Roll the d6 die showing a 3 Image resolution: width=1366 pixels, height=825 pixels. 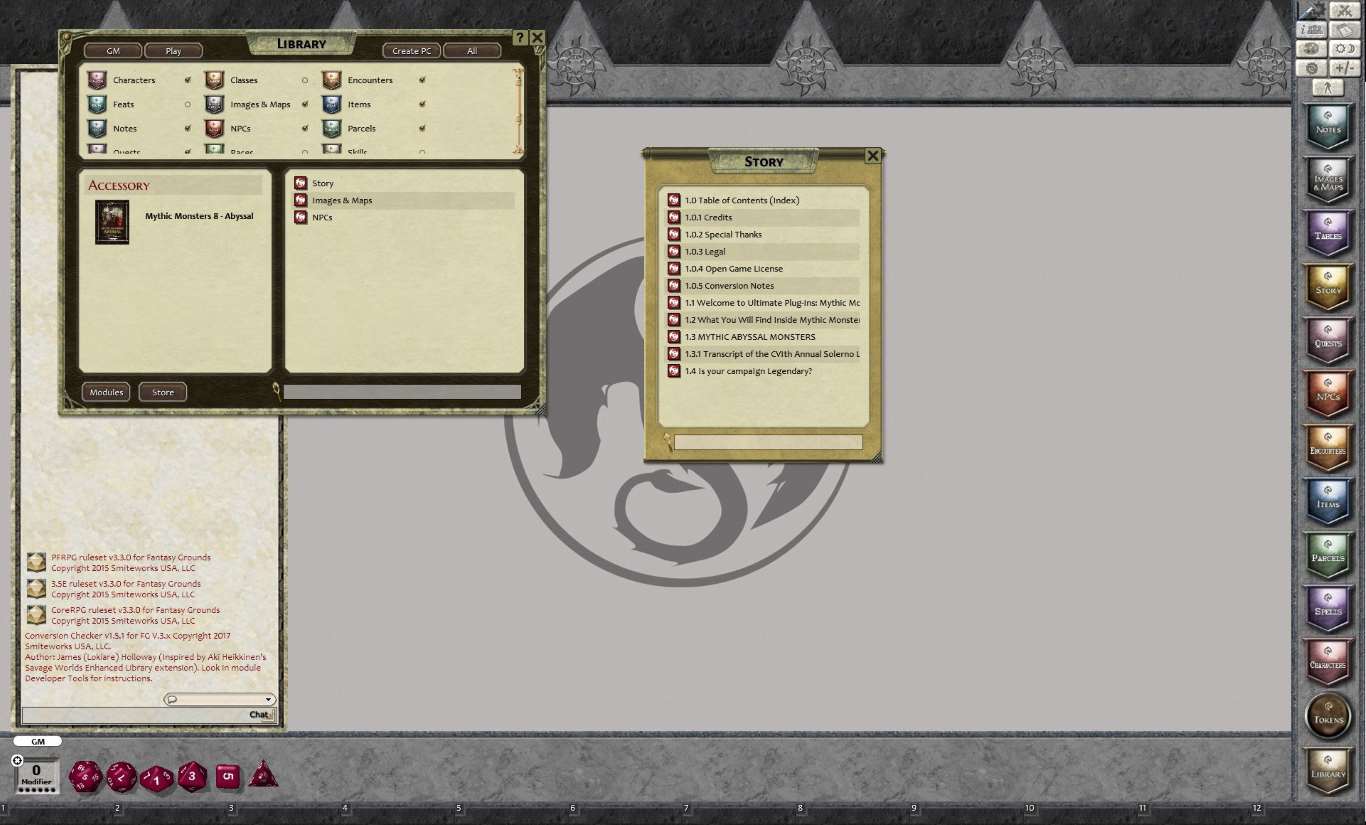pyautogui.click(x=191, y=776)
